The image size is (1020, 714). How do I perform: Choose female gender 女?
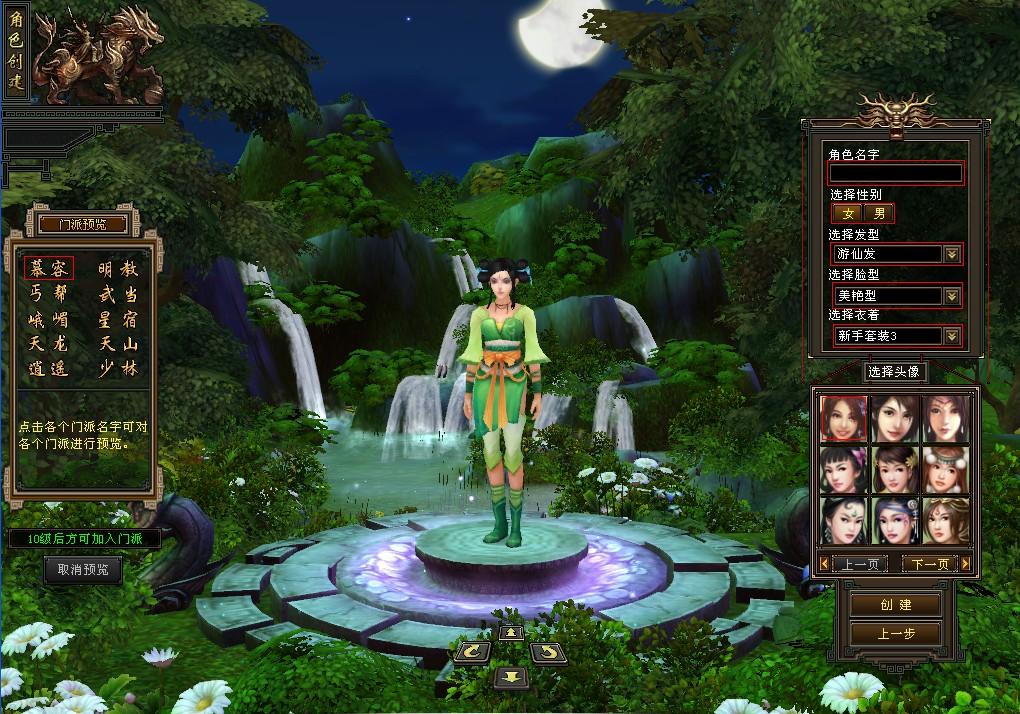[848, 213]
